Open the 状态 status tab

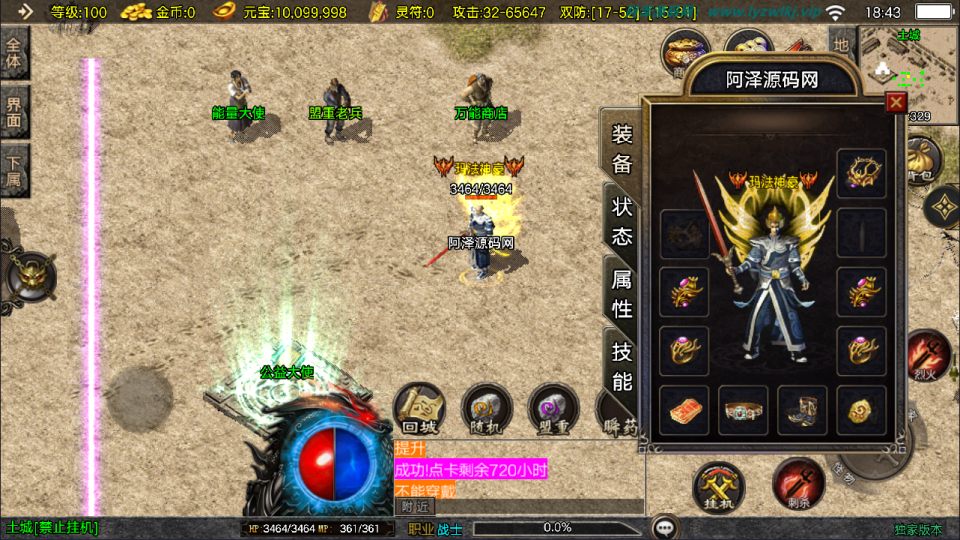click(x=622, y=221)
